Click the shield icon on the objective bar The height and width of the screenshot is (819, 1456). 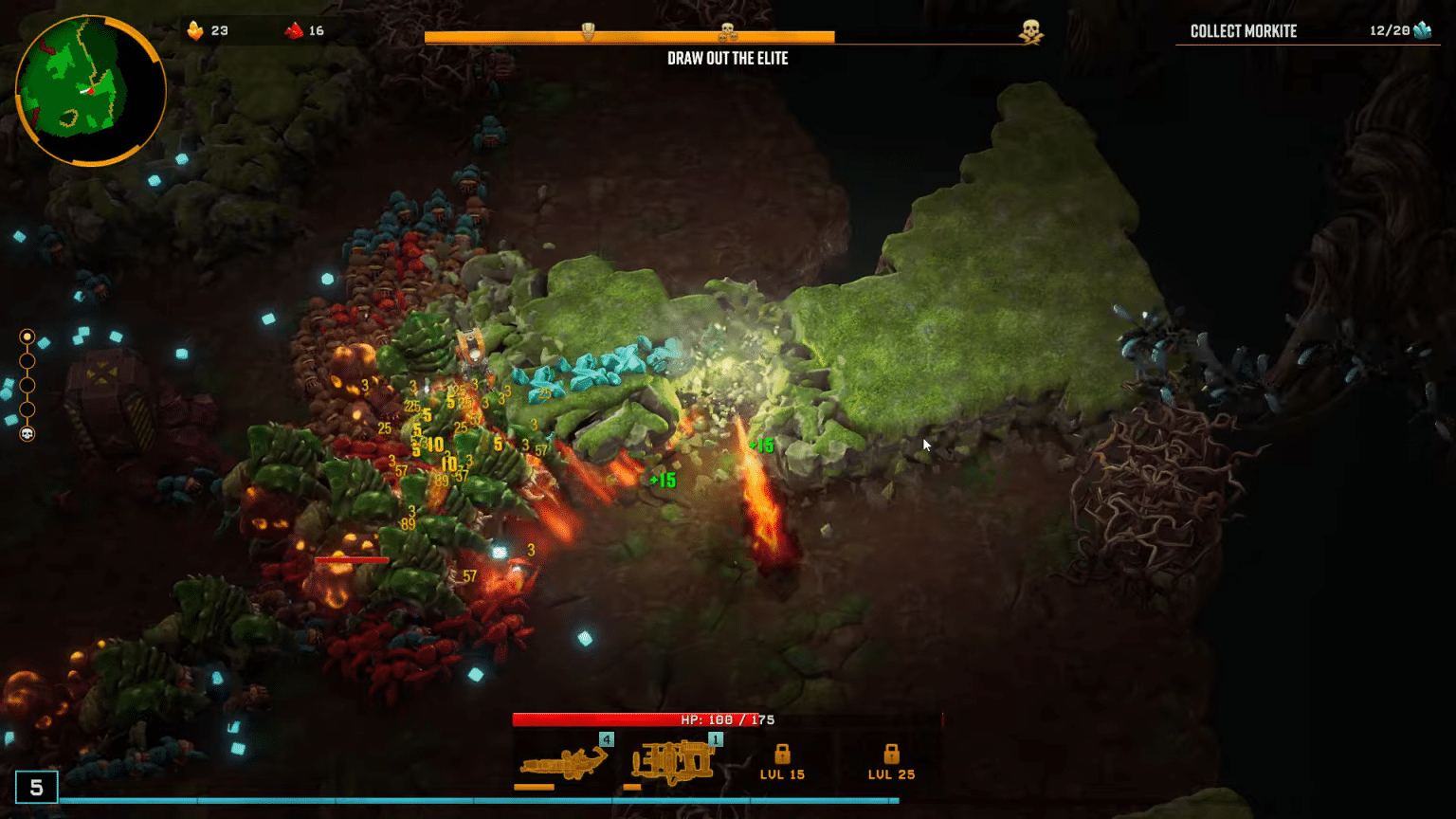588,30
